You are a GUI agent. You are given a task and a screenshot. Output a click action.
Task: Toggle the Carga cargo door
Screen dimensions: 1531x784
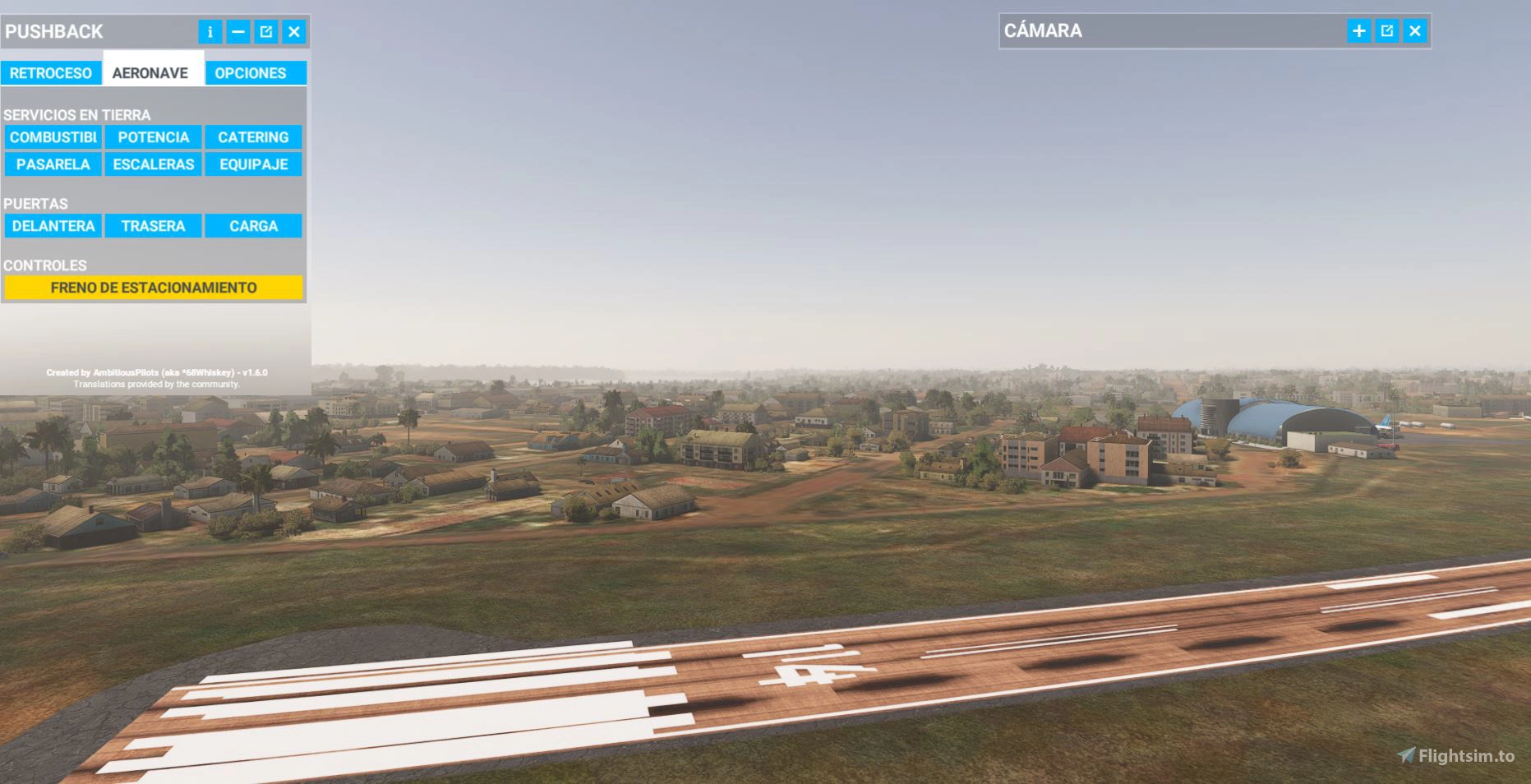(x=253, y=226)
